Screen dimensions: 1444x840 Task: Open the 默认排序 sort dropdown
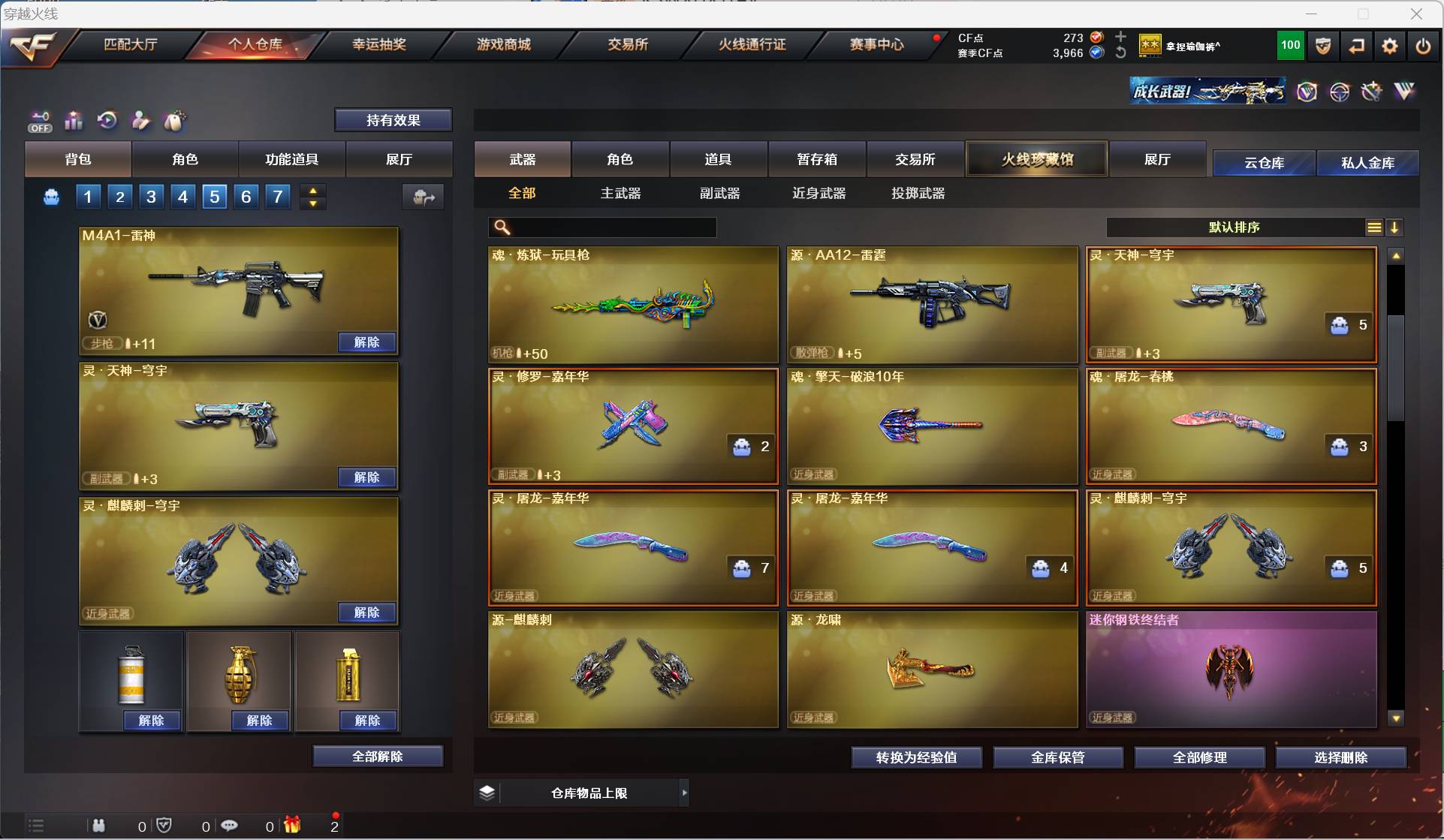click(1233, 227)
